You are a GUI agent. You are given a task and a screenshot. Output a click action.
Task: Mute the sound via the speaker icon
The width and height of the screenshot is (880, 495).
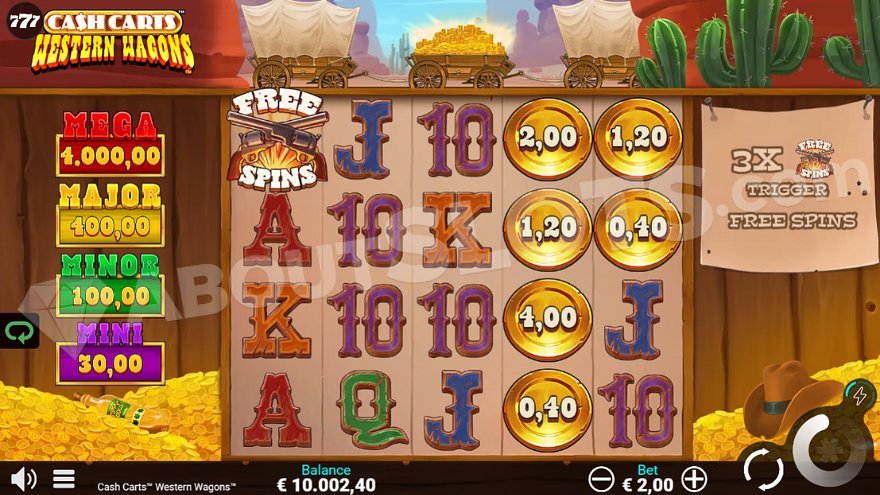click(22, 478)
